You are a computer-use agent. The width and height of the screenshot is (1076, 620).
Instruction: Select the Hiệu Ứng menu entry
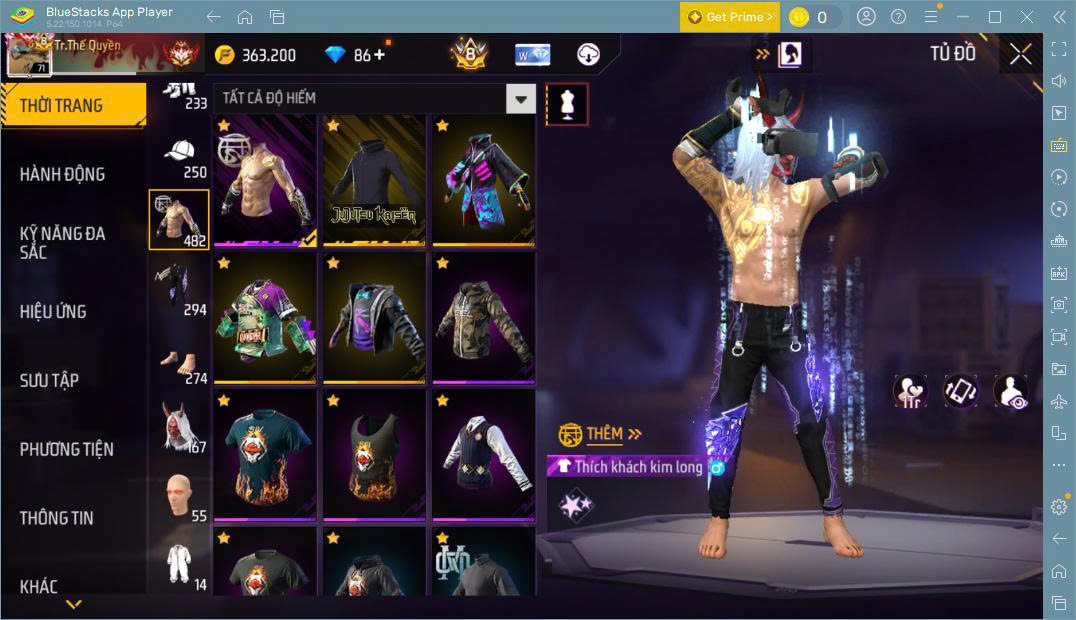[54, 311]
